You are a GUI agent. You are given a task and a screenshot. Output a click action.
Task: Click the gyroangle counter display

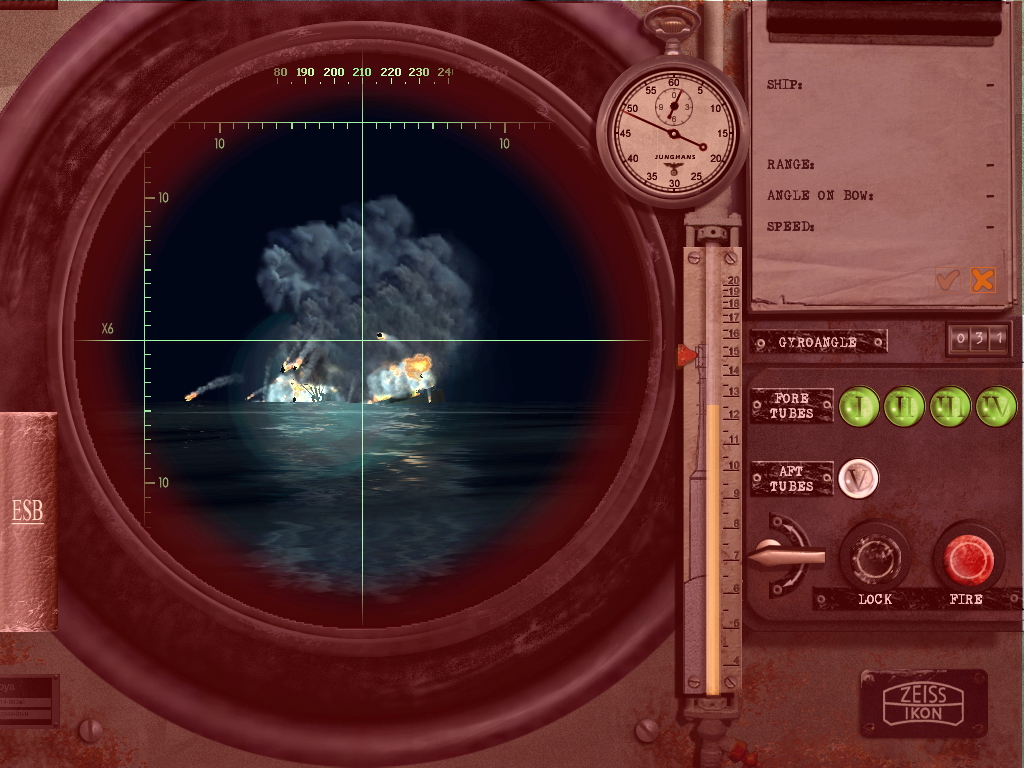pos(978,340)
